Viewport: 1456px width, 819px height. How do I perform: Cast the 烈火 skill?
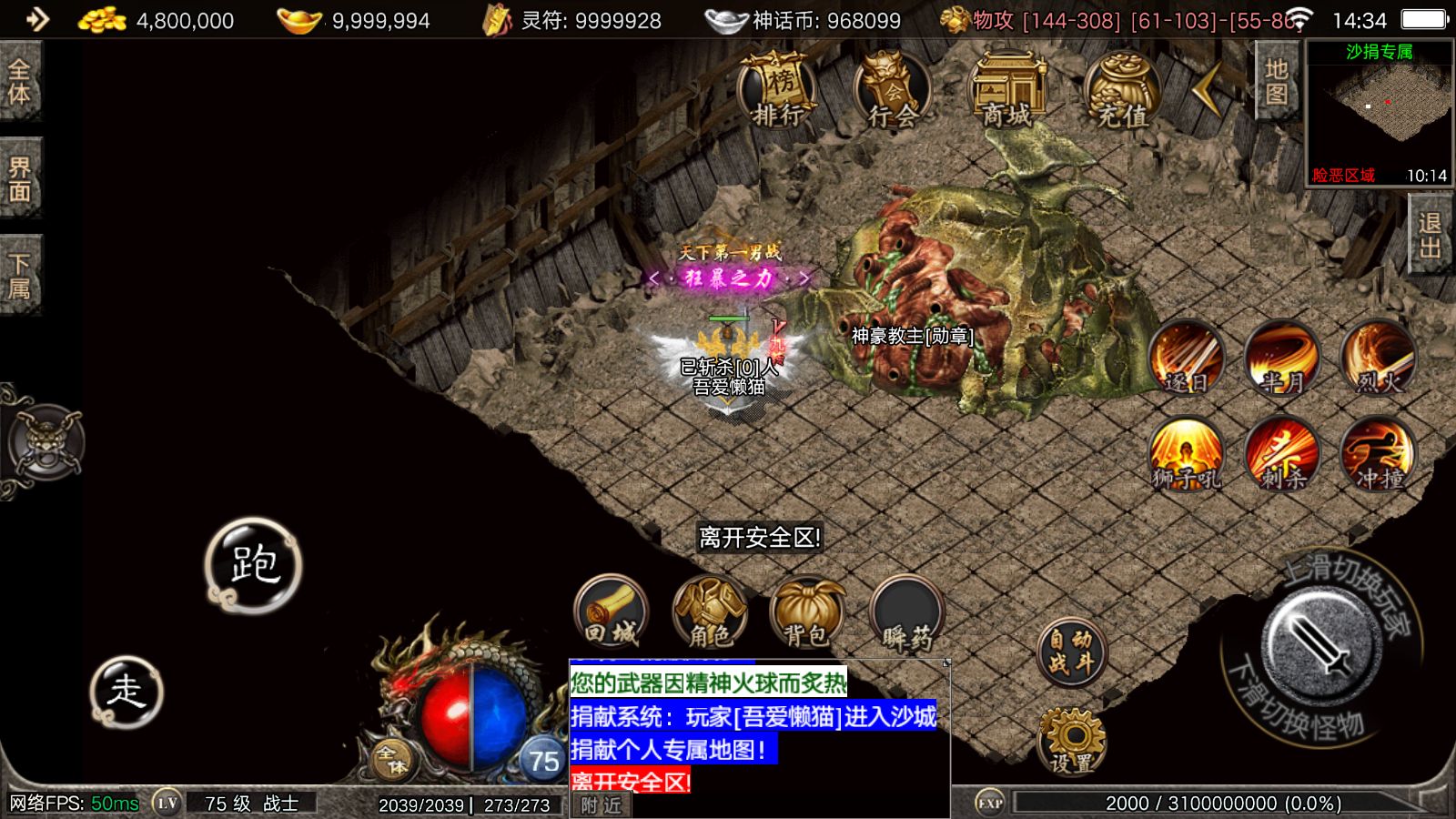click(x=1379, y=358)
